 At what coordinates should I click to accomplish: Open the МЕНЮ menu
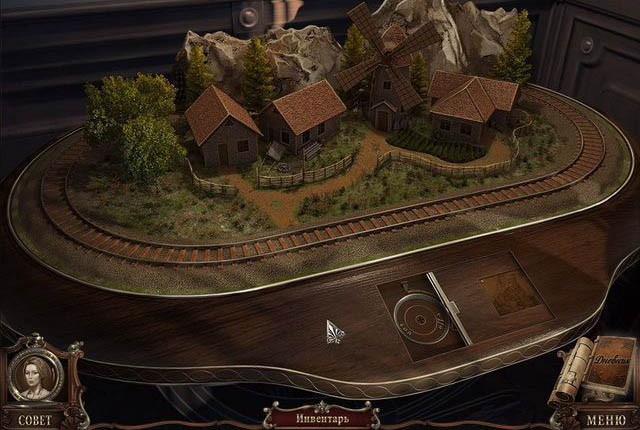[606, 419]
